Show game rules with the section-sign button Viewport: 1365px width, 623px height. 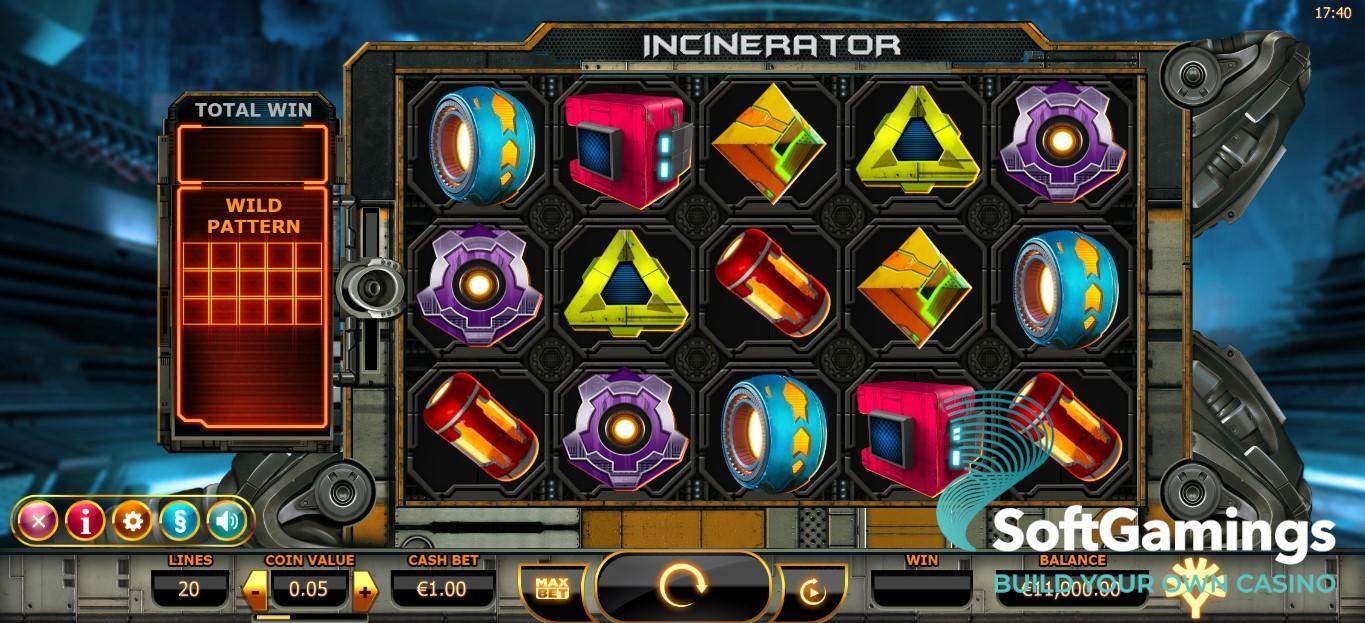click(179, 520)
